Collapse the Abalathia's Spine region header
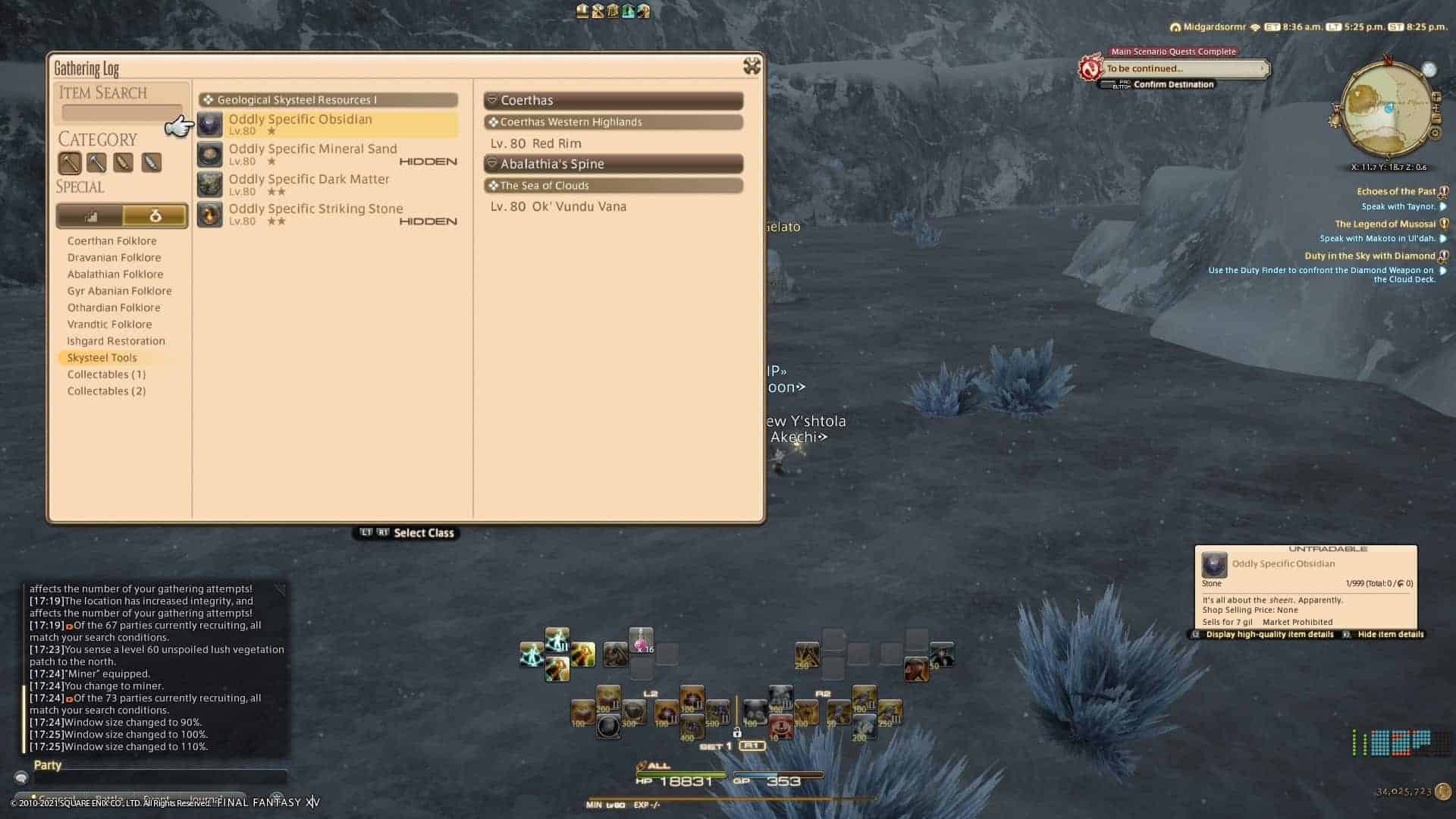Screen dimensions: 1456x819 [x=613, y=164]
